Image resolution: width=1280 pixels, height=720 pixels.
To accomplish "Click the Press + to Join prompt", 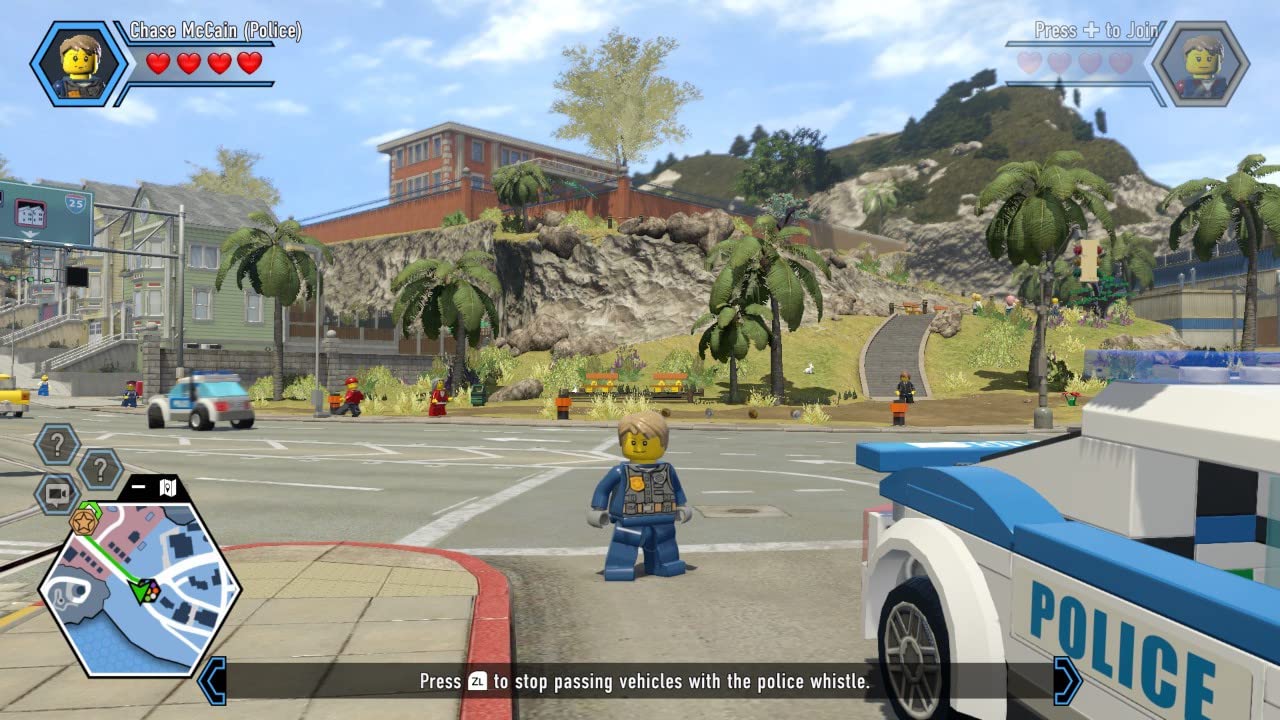I will pyautogui.click(x=1097, y=30).
